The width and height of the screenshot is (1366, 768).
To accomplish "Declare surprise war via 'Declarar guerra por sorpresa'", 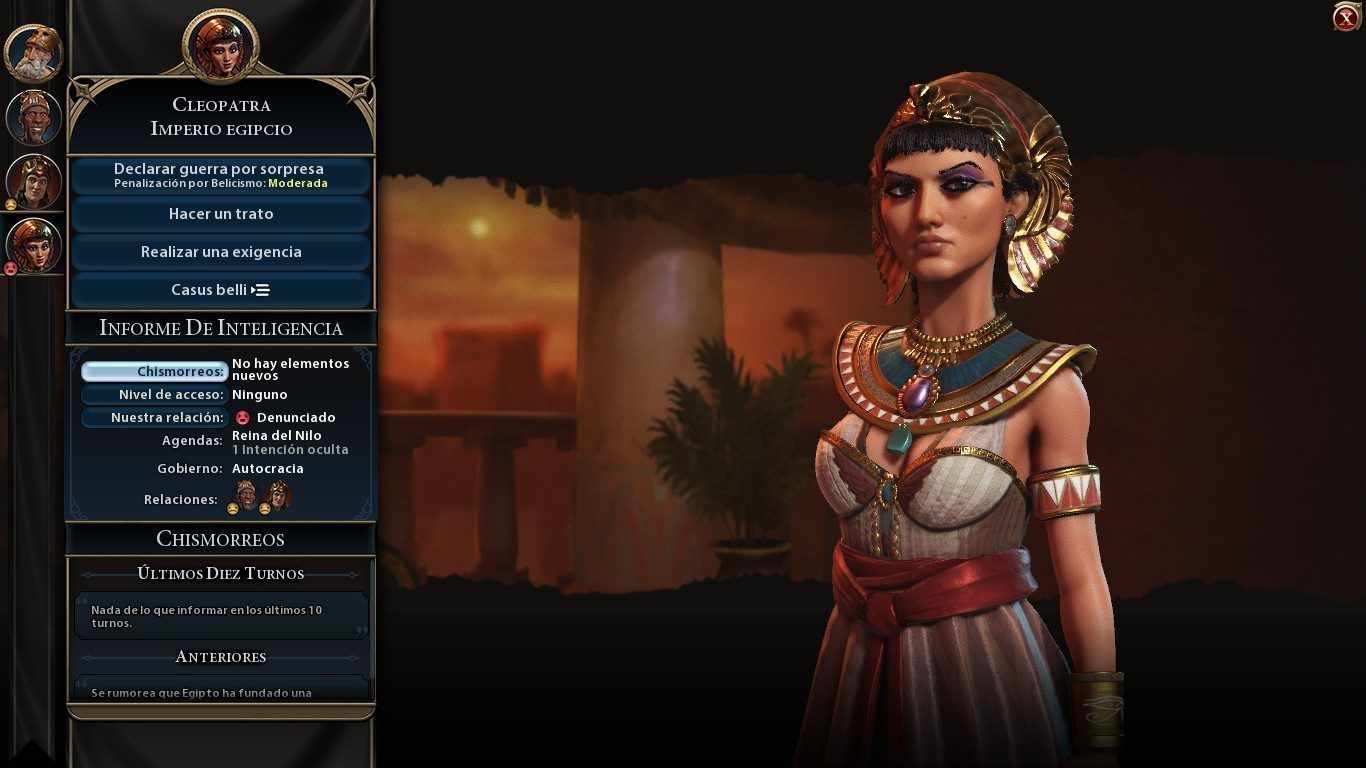I will 220,175.
